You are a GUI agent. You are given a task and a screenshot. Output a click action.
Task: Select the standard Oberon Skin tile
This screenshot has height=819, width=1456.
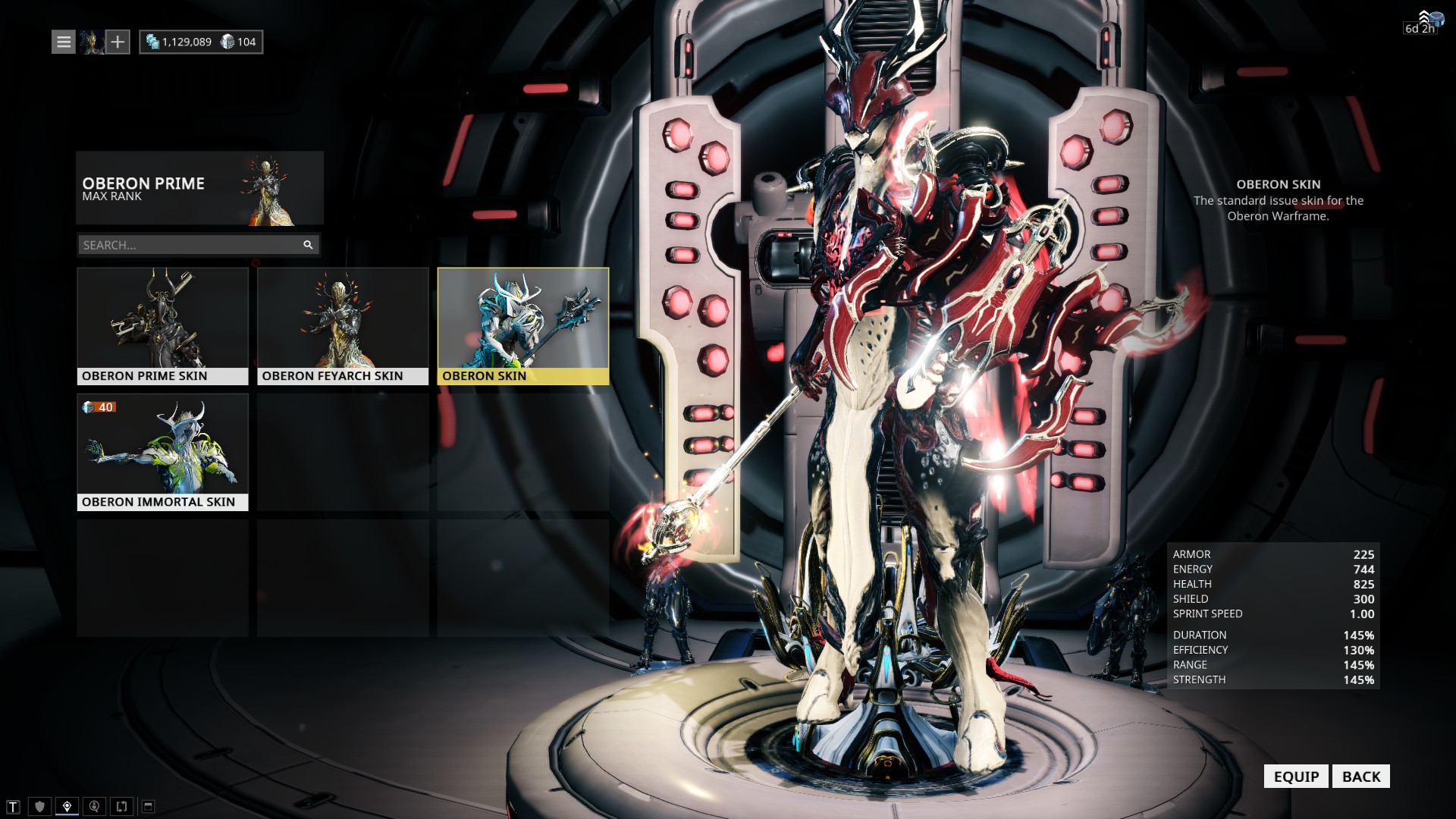click(x=523, y=326)
